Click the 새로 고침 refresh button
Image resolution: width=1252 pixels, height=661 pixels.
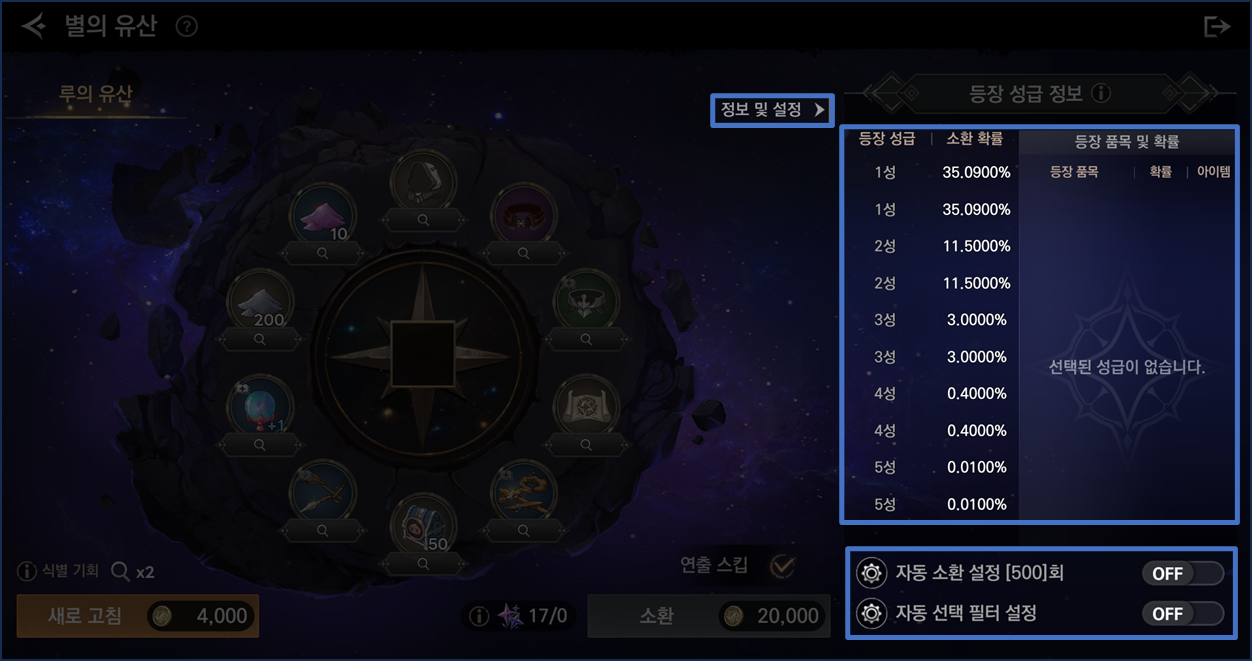point(138,616)
